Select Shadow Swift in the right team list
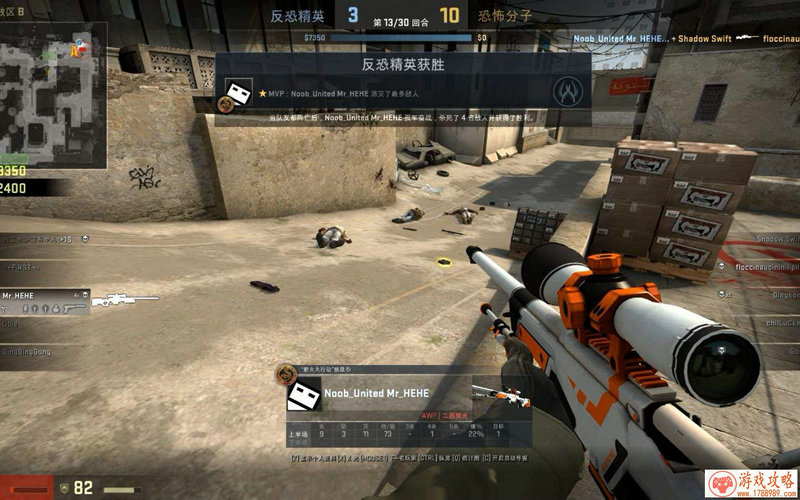Viewport: 800px width, 500px height. [776, 240]
